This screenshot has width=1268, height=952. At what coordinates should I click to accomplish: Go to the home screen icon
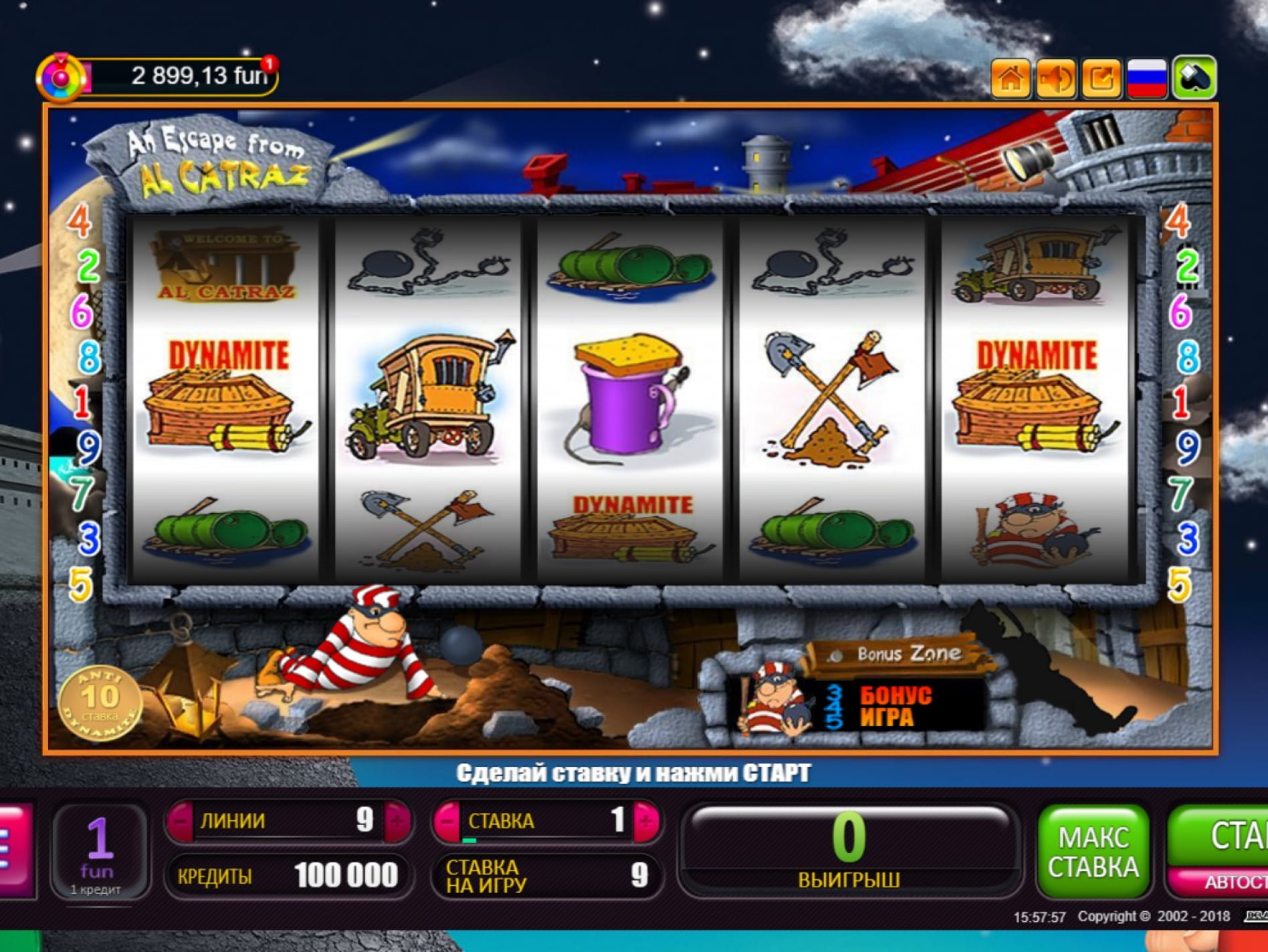[1010, 79]
